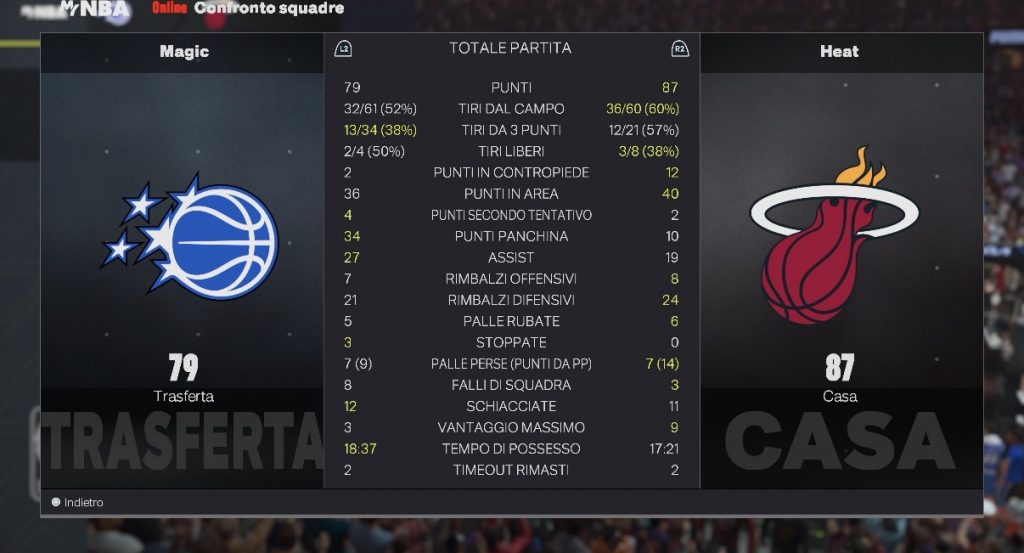Select the Totale Partita period header
The image size is (1024, 553).
coord(510,48)
